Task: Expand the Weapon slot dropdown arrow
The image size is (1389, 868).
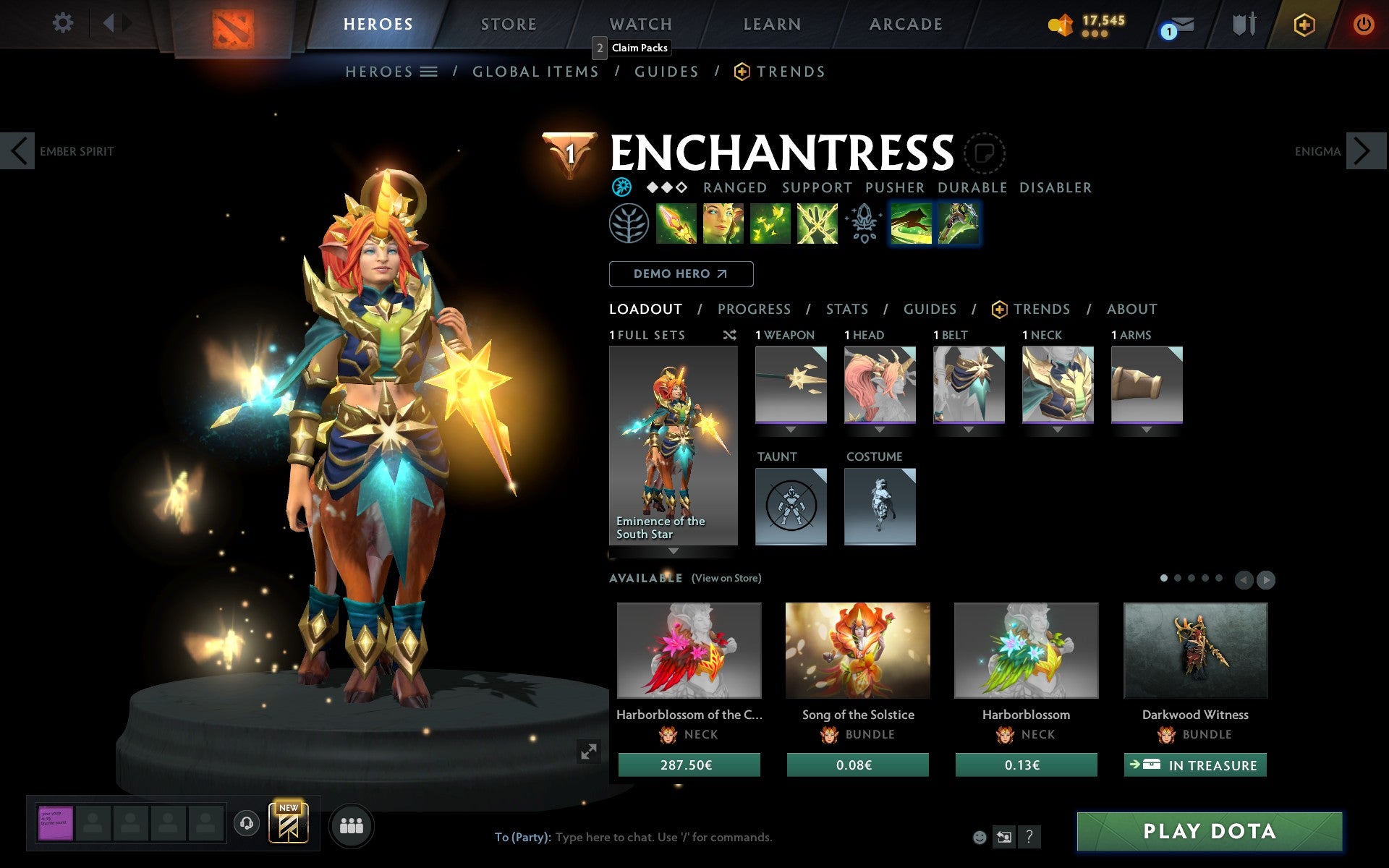Action: coord(790,428)
